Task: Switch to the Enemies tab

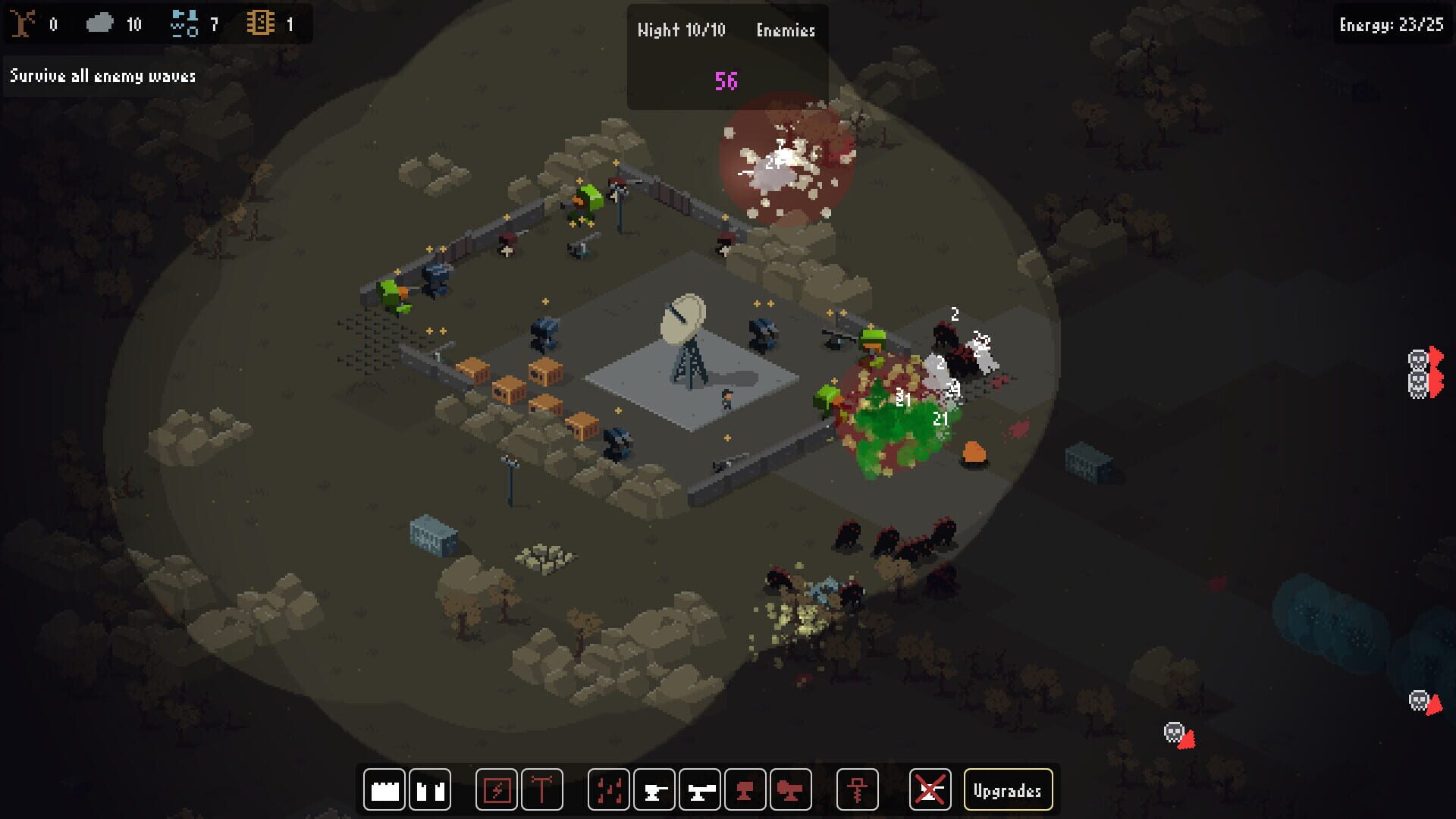Action: coord(786,30)
